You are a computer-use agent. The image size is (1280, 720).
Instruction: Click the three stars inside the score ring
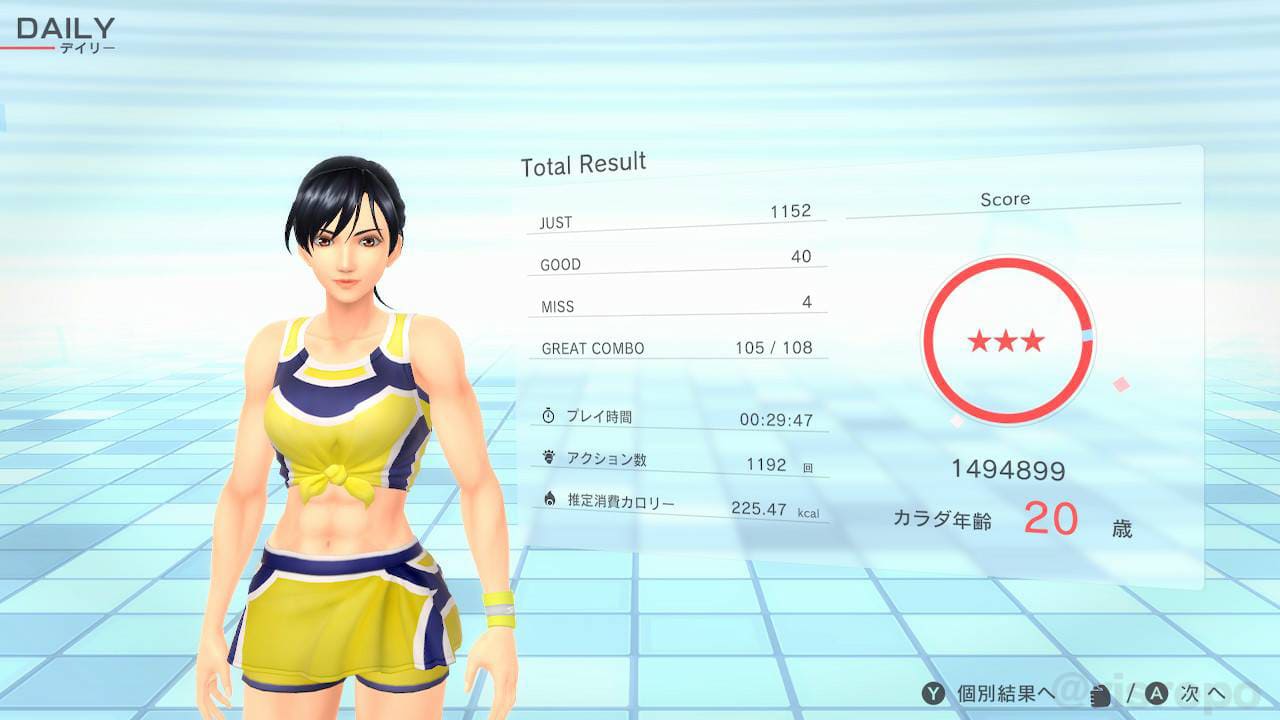point(1006,342)
